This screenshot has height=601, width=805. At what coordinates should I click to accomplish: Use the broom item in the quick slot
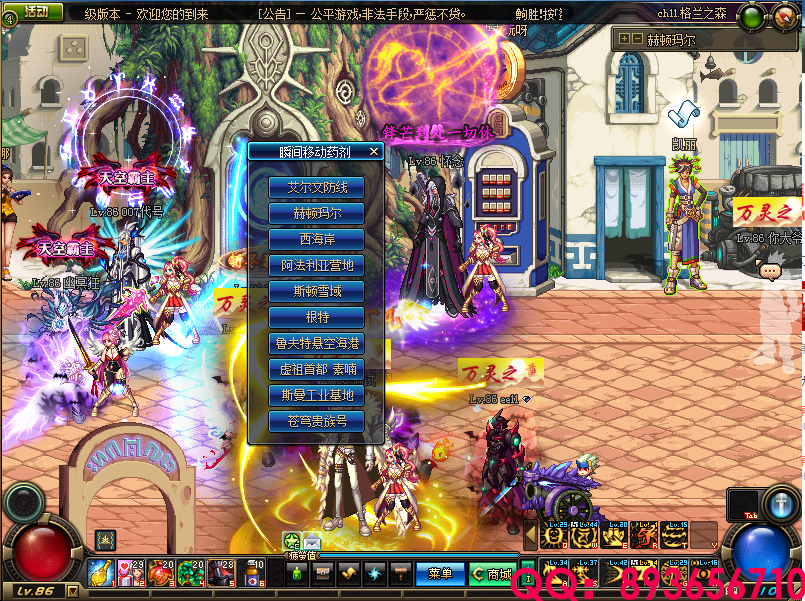coord(101,572)
